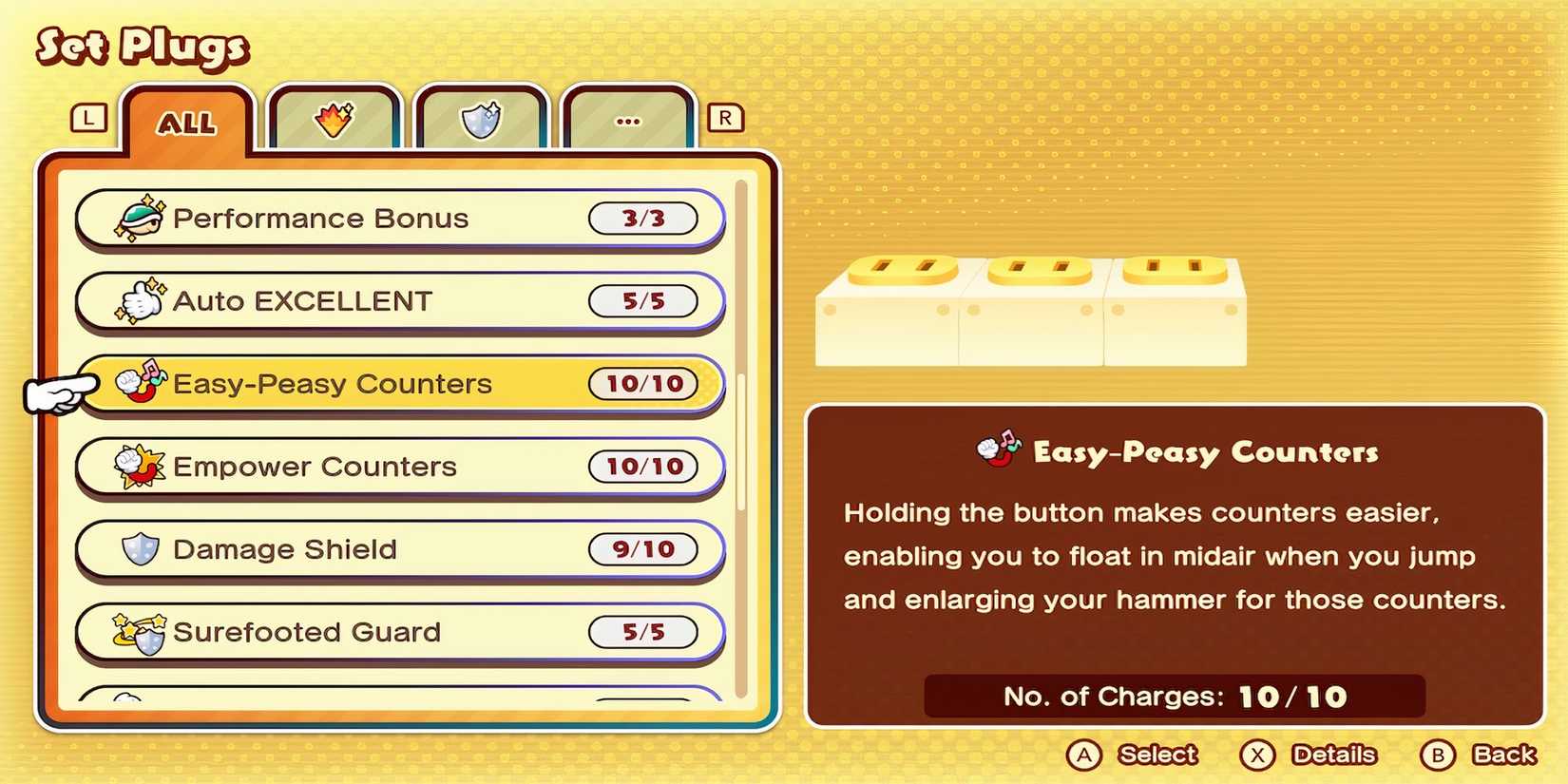The height and width of the screenshot is (784, 1568).
Task: Select the Easy-Peasy Counters music-note icon
Action: point(140,383)
